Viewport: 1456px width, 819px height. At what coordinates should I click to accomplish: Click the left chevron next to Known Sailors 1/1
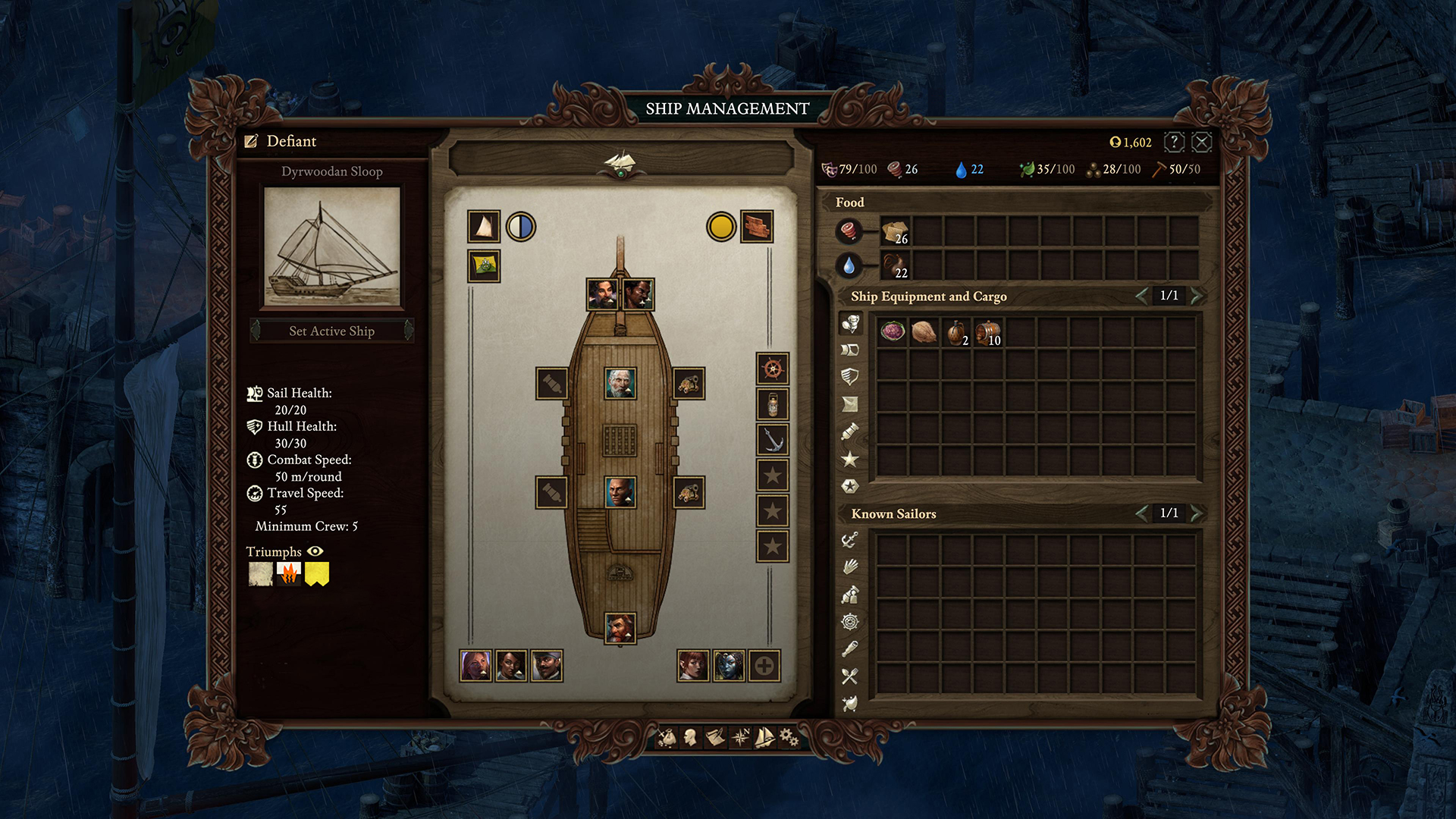(1142, 513)
